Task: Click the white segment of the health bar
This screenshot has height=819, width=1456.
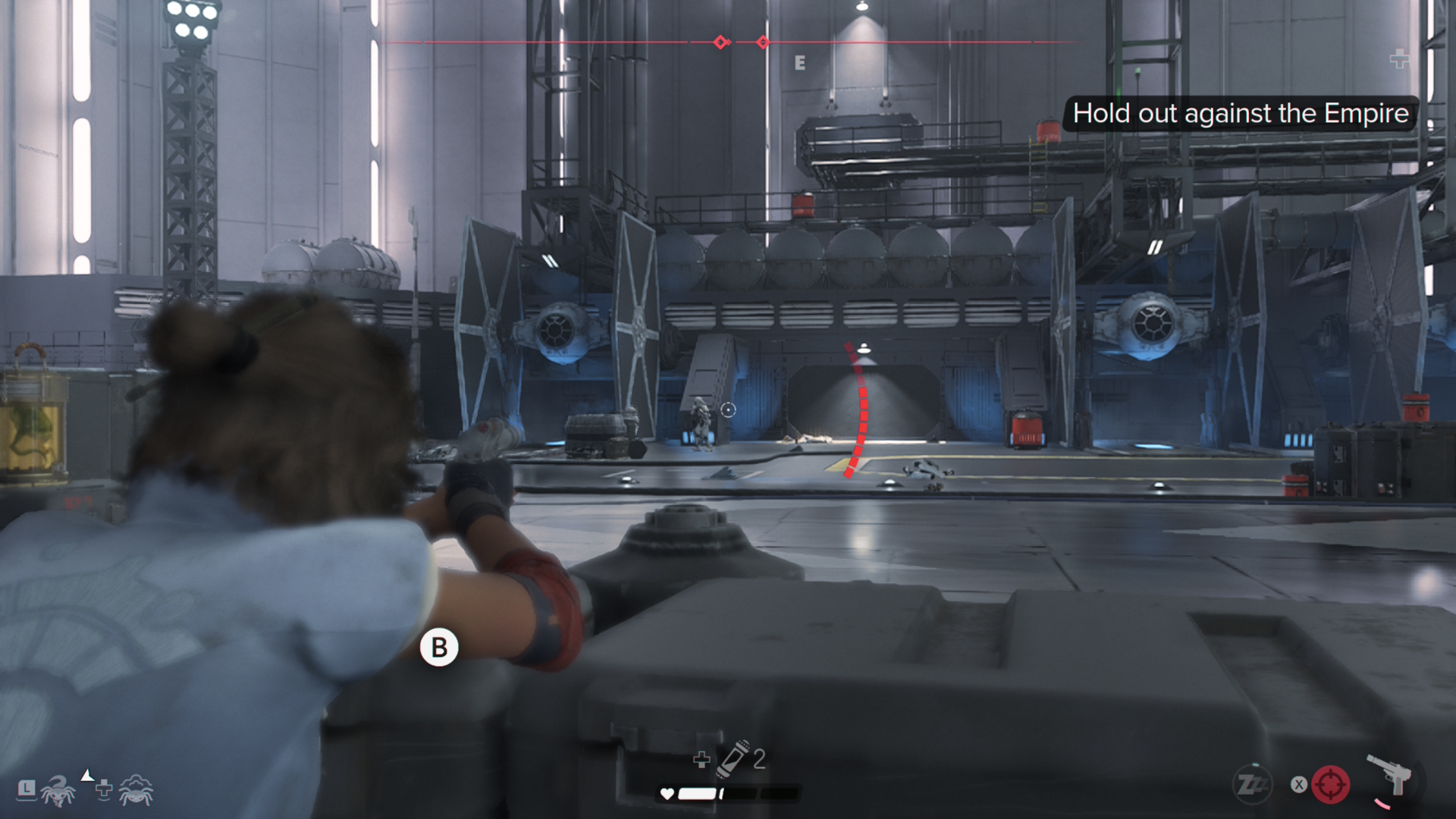Action: tap(695, 793)
